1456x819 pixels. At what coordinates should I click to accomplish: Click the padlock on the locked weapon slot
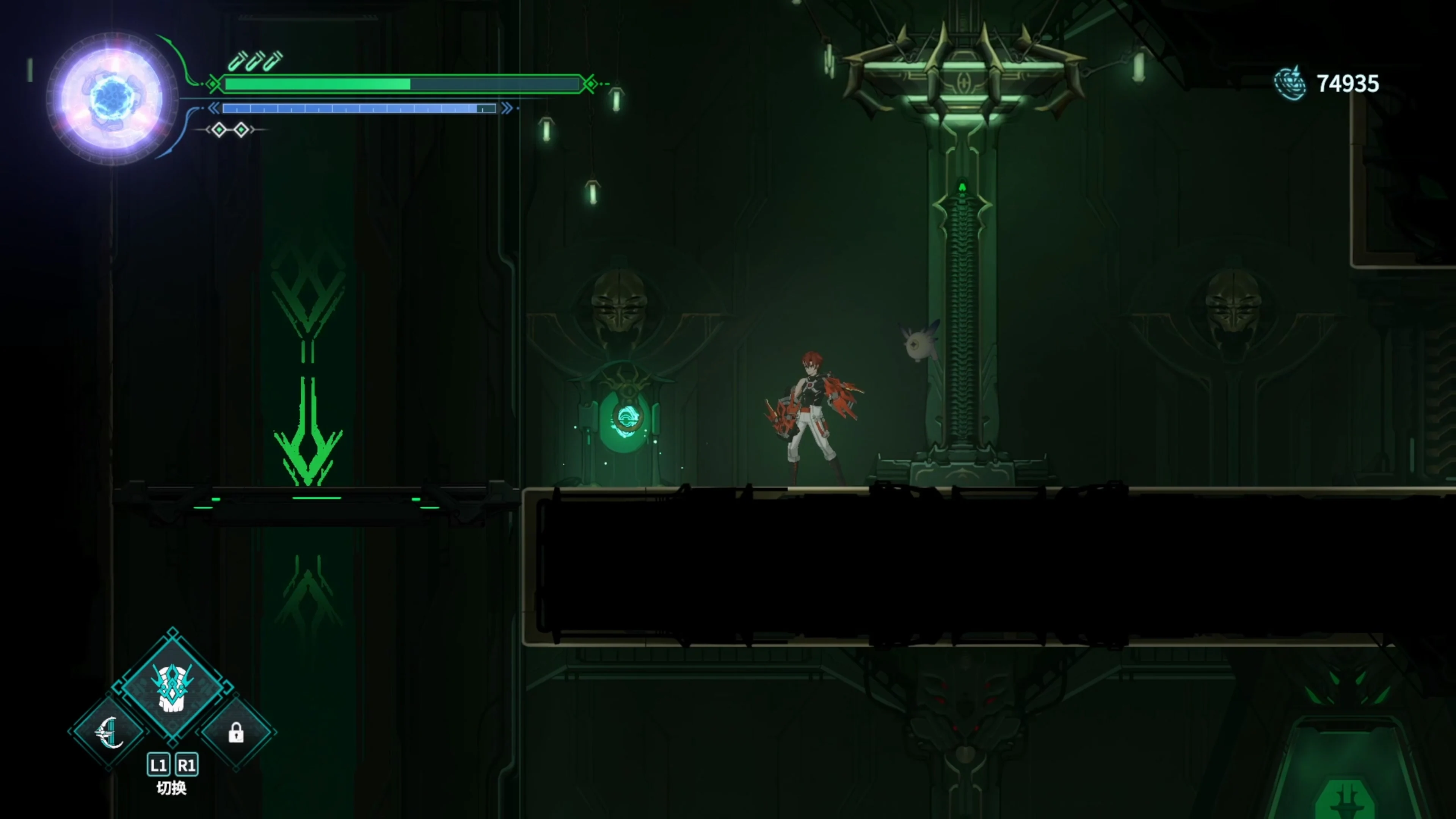236,733
